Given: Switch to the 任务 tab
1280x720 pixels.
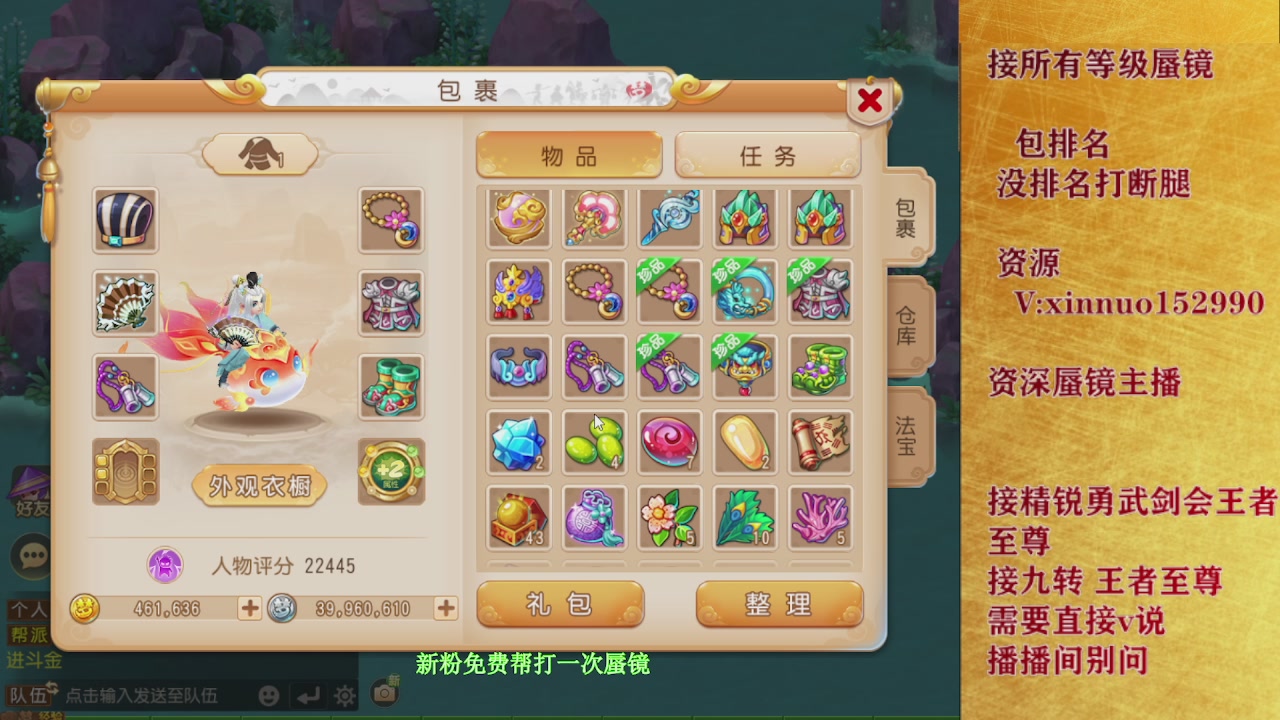Looking at the screenshot, I should 767,155.
